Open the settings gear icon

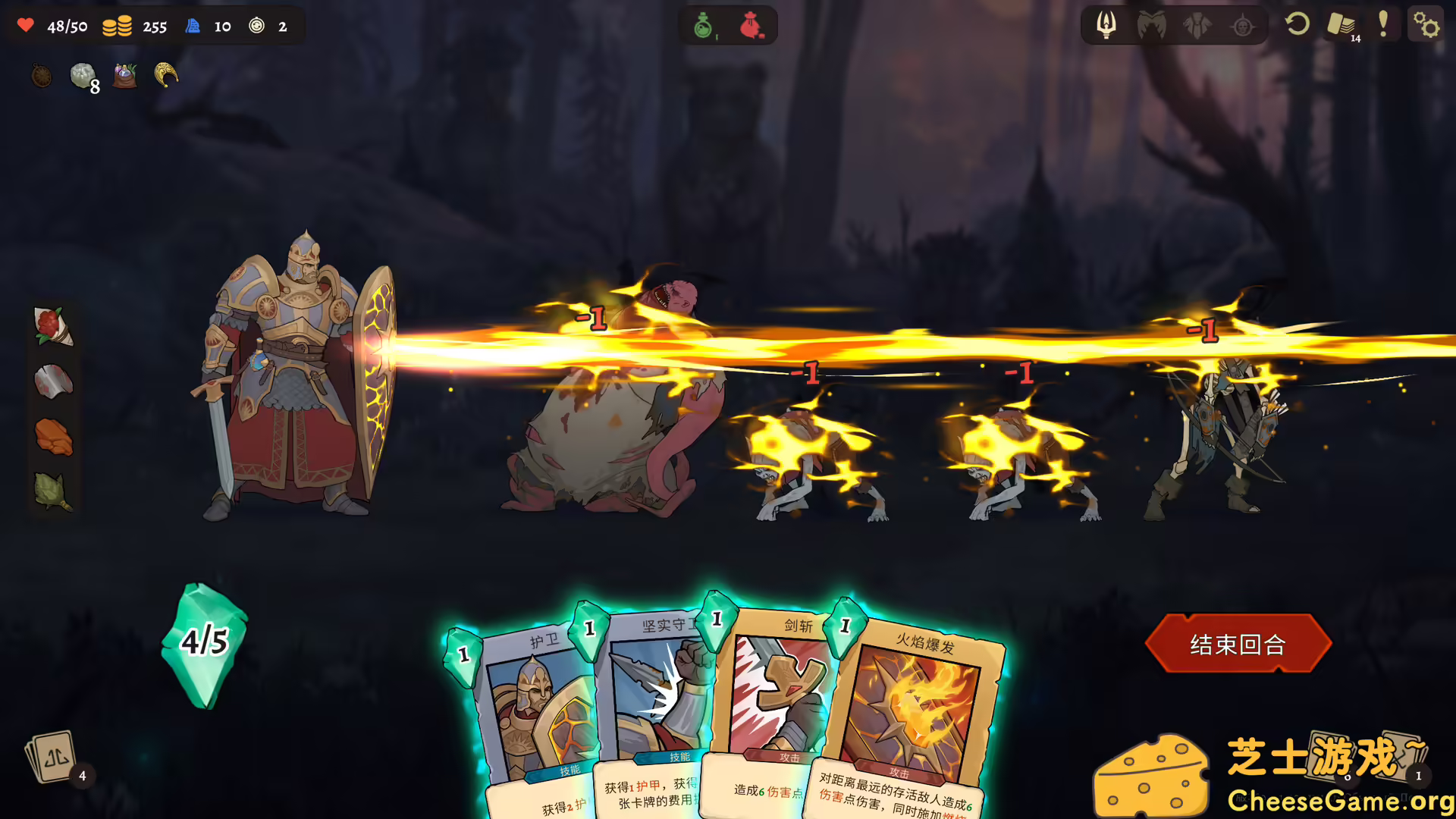[x=1427, y=25]
